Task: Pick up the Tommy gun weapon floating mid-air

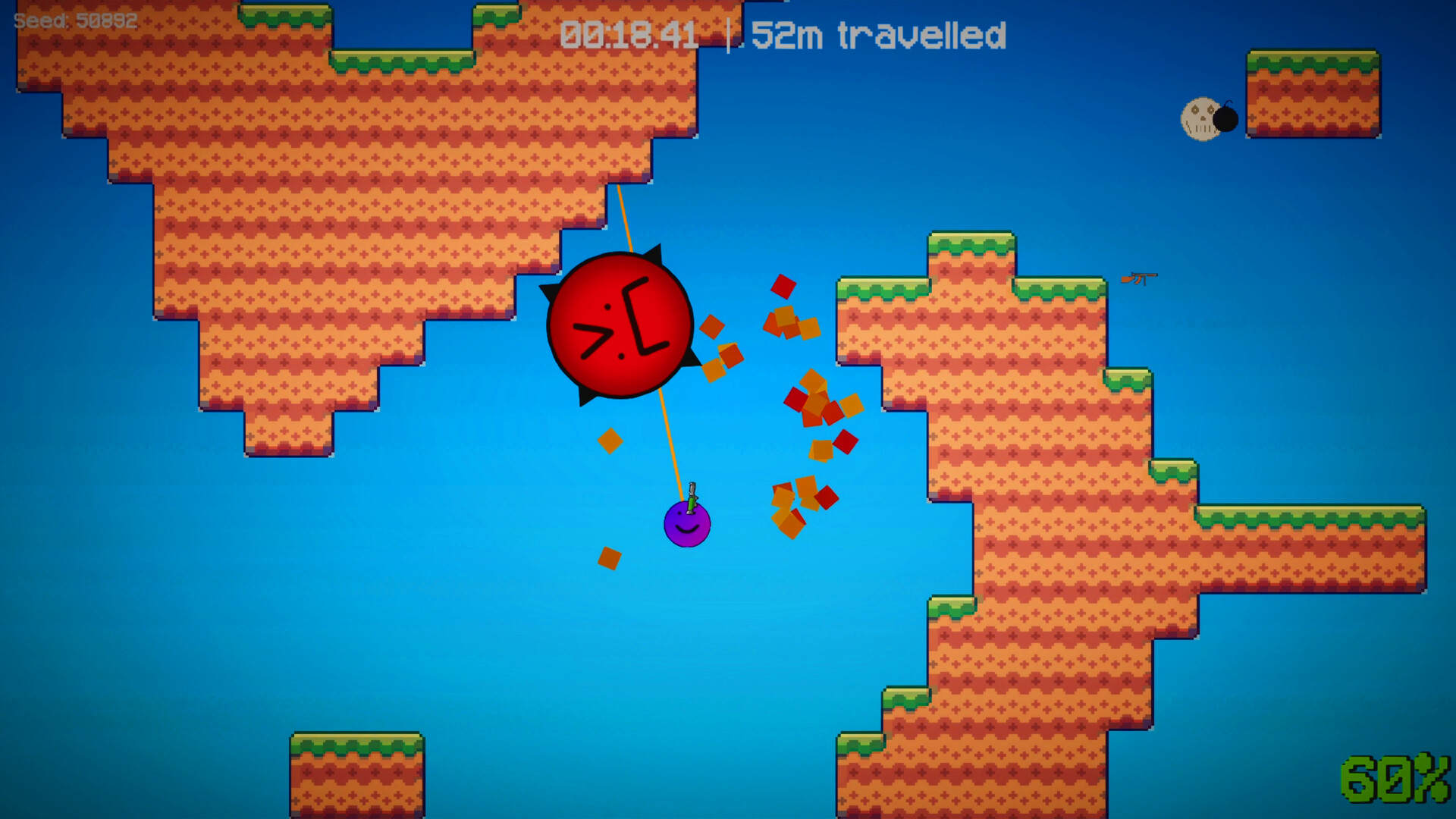Action: click(x=1137, y=278)
